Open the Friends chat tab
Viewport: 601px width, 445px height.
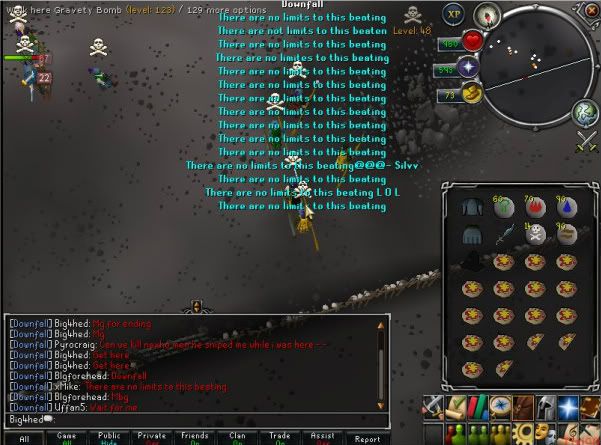(x=196, y=438)
